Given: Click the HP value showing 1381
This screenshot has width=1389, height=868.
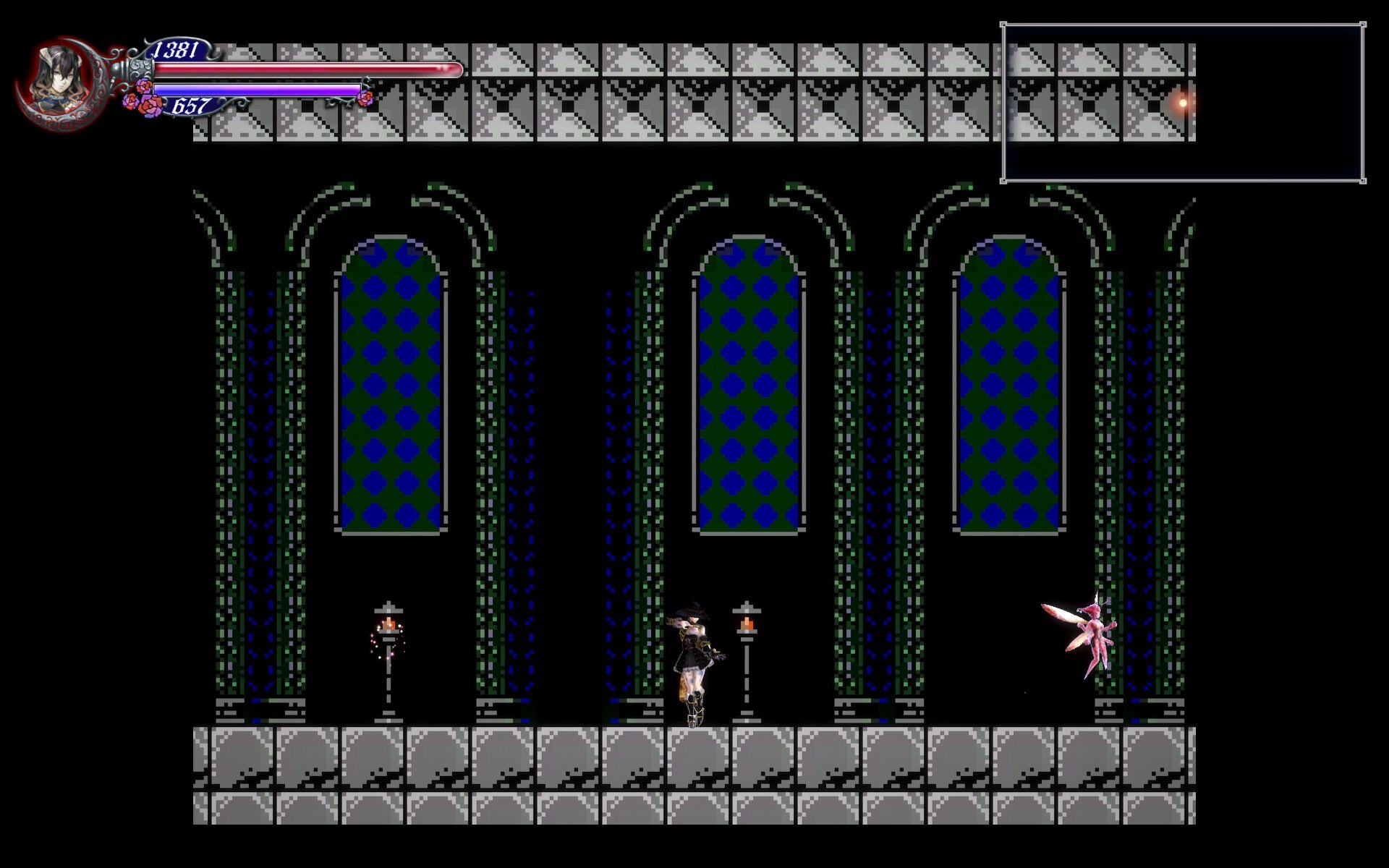Looking at the screenshot, I should point(176,49).
